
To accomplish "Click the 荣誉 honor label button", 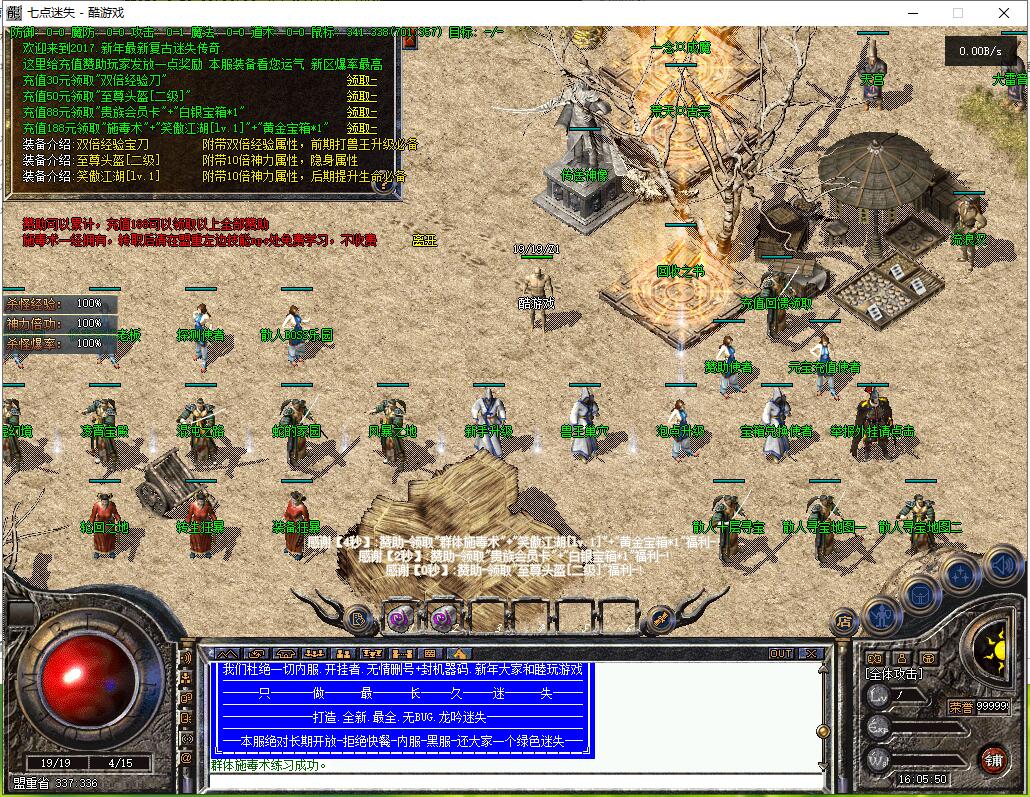I will 960,706.
